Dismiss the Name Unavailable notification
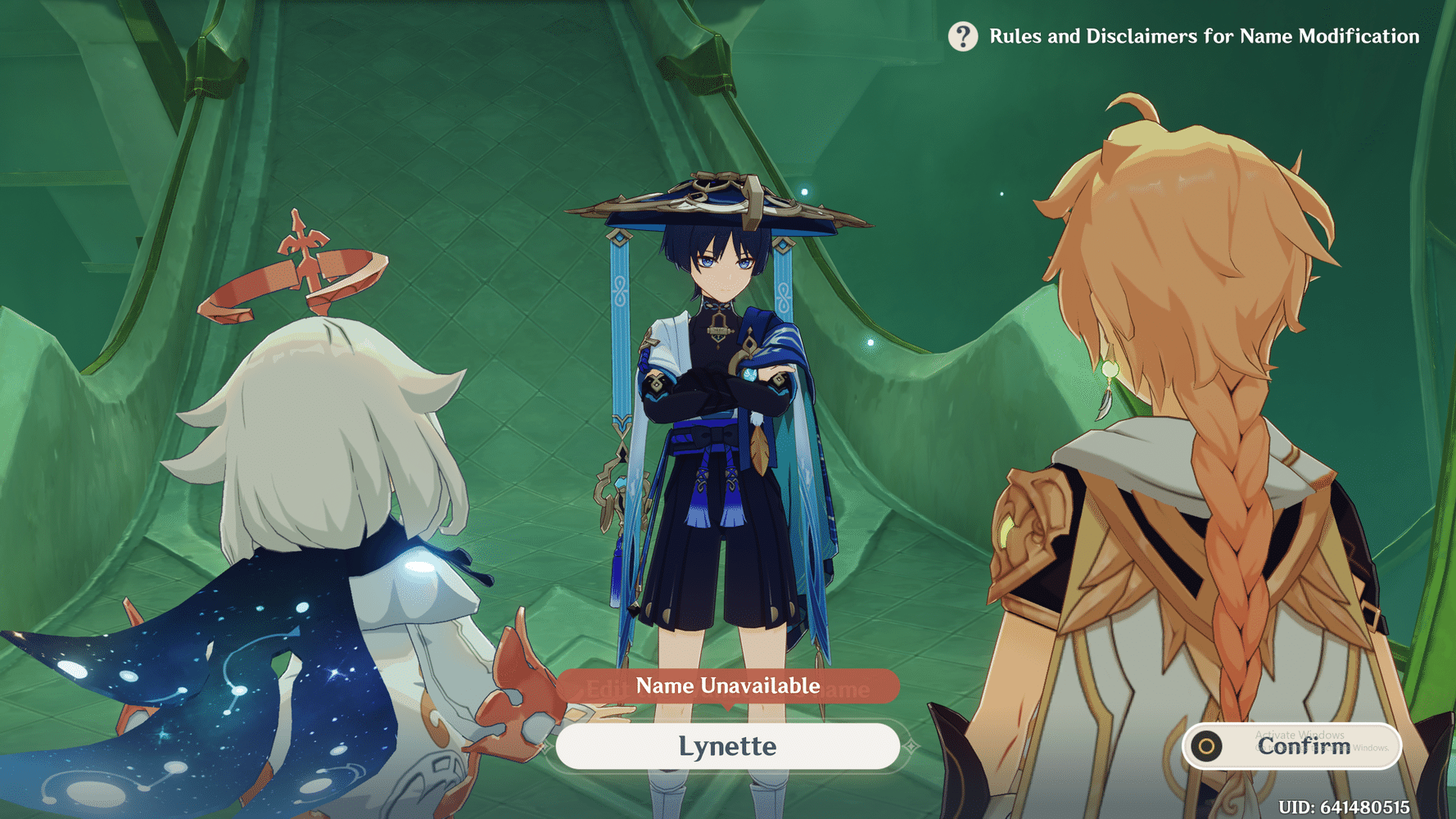The image size is (1456, 819). click(727, 686)
